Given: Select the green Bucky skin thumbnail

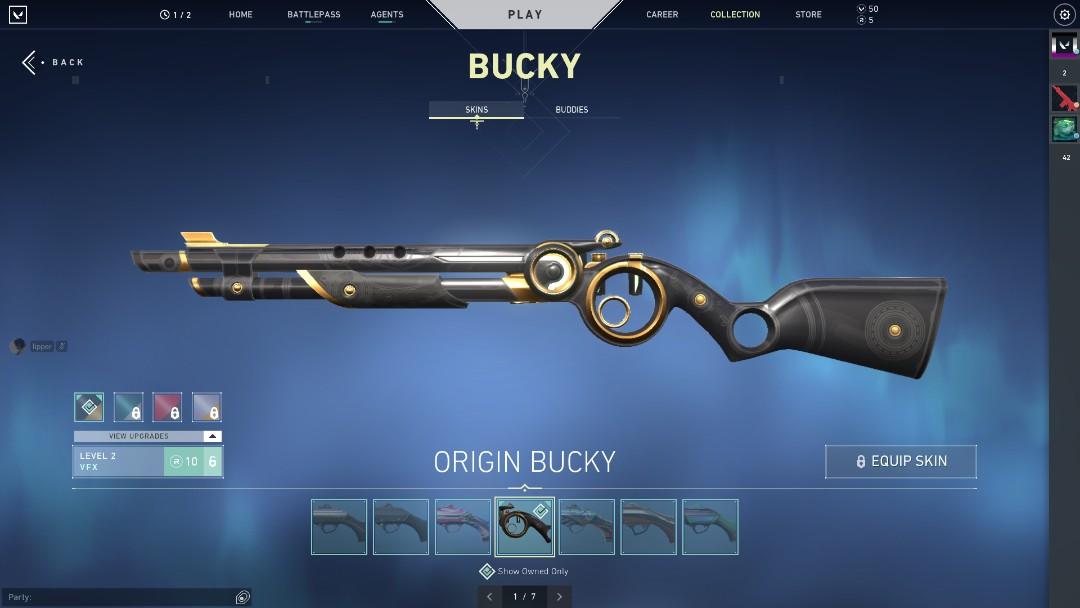Looking at the screenshot, I should click(x=710, y=527).
